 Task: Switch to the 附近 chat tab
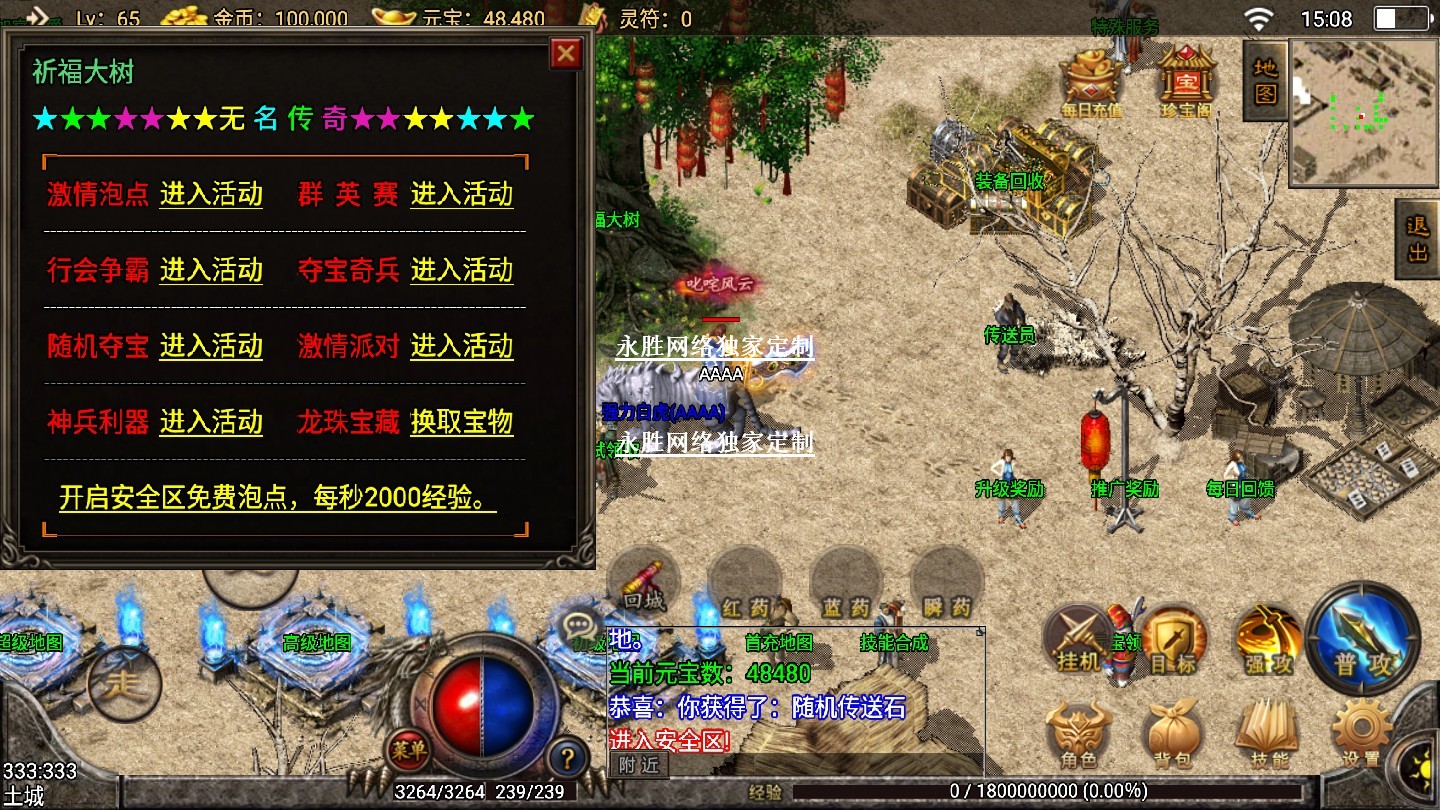point(638,765)
